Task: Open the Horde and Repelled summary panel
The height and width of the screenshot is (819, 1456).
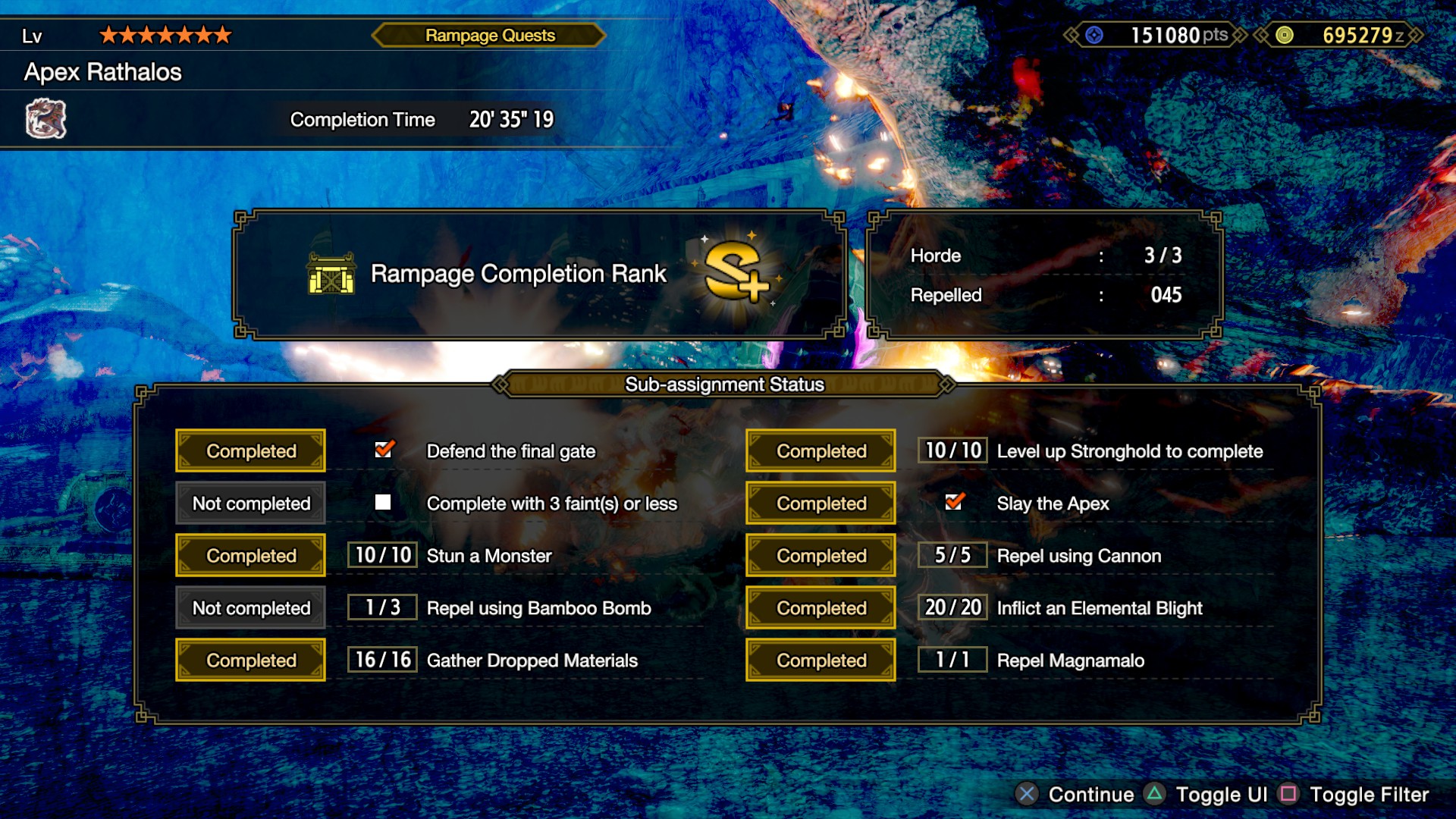Action: tap(1045, 275)
